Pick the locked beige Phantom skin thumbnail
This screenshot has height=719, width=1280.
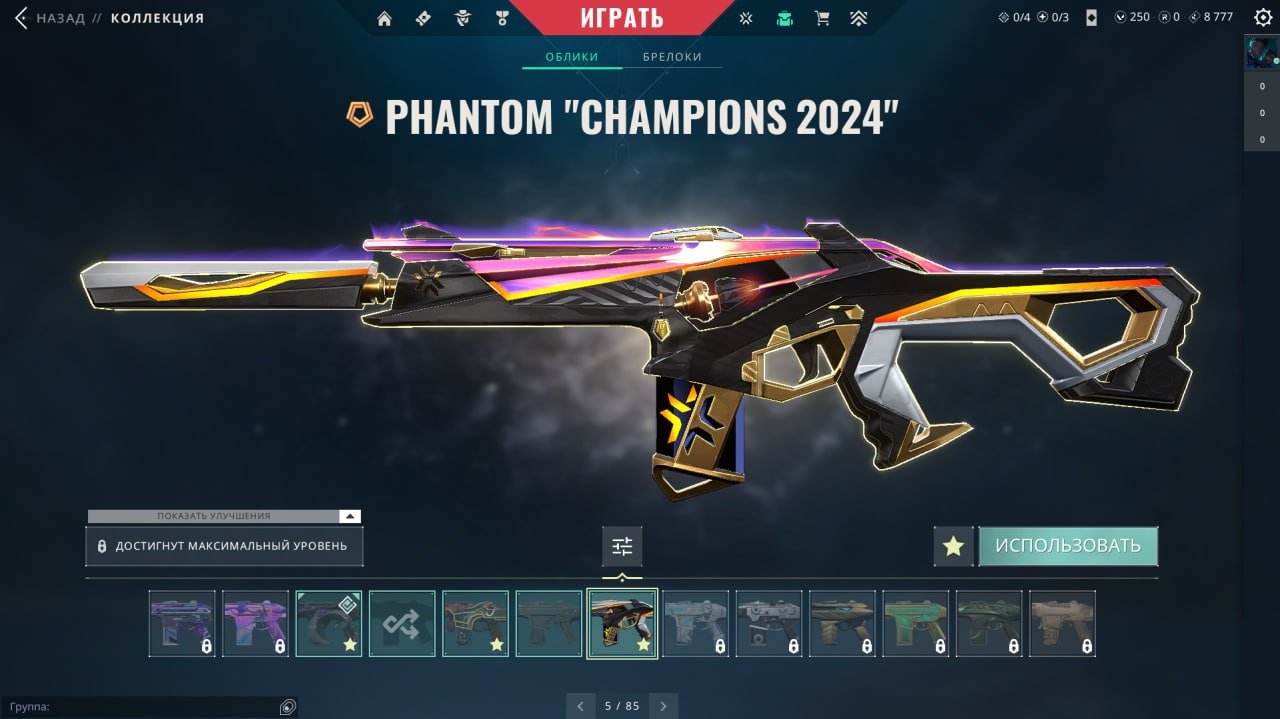[x=1062, y=623]
